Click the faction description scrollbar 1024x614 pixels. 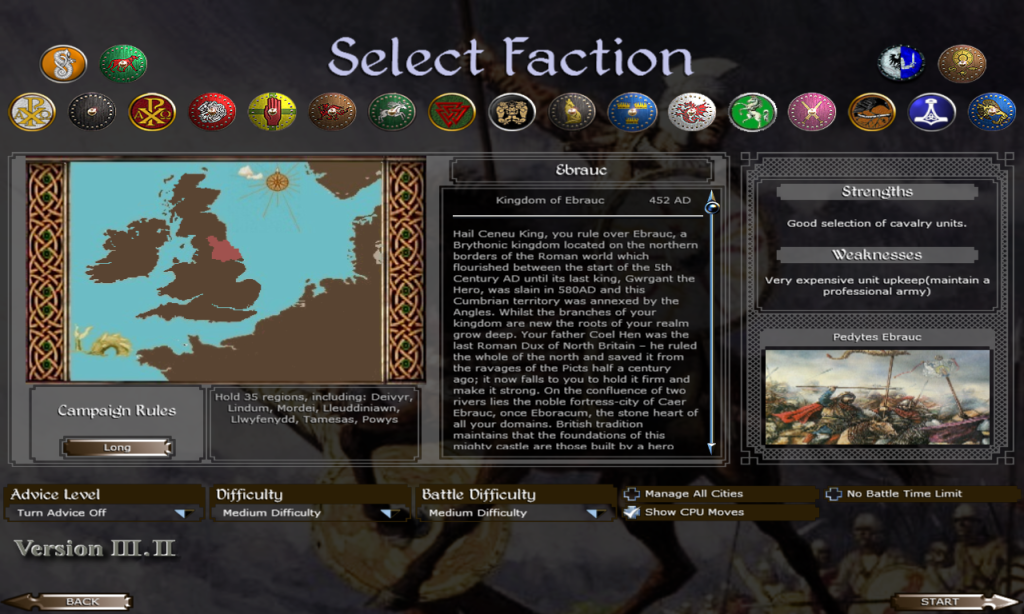[x=713, y=320]
